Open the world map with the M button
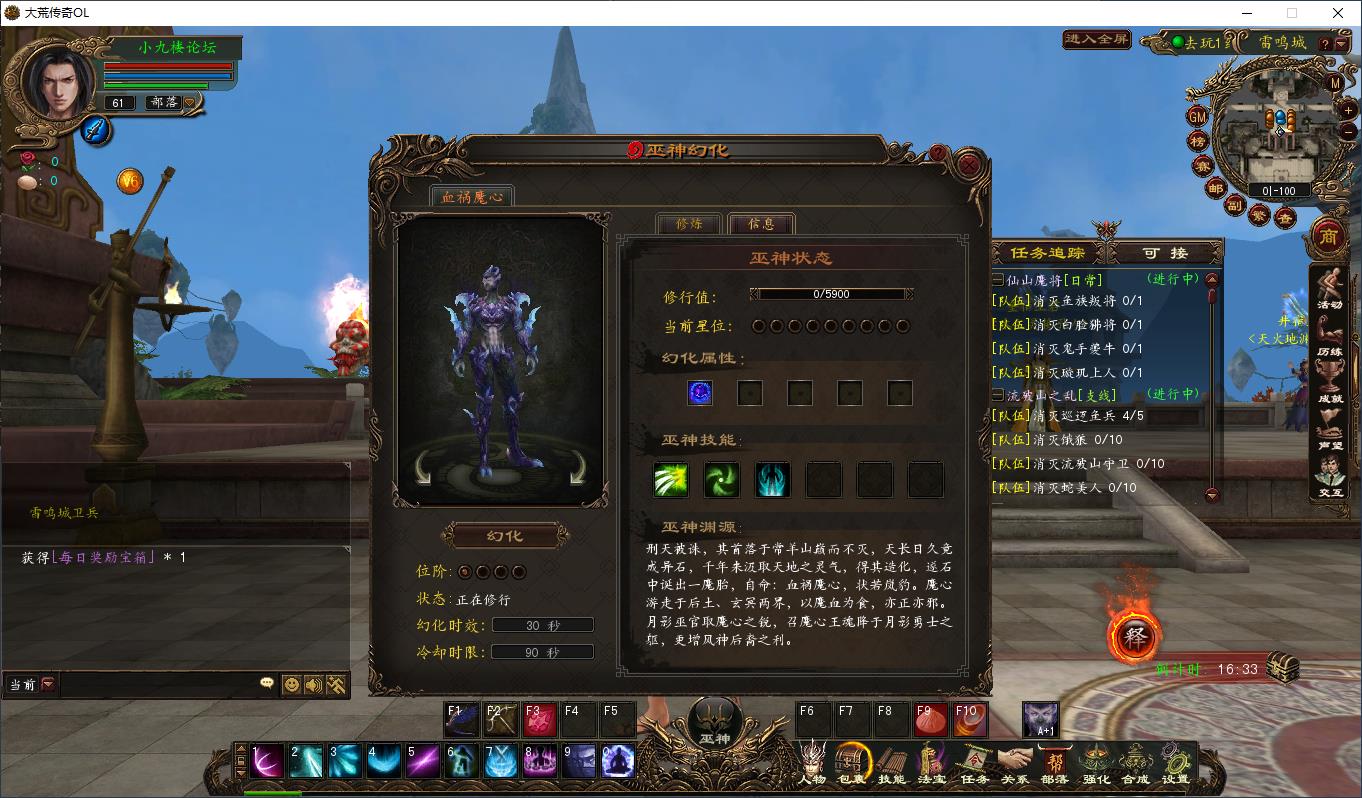 pyautogui.click(x=1336, y=82)
